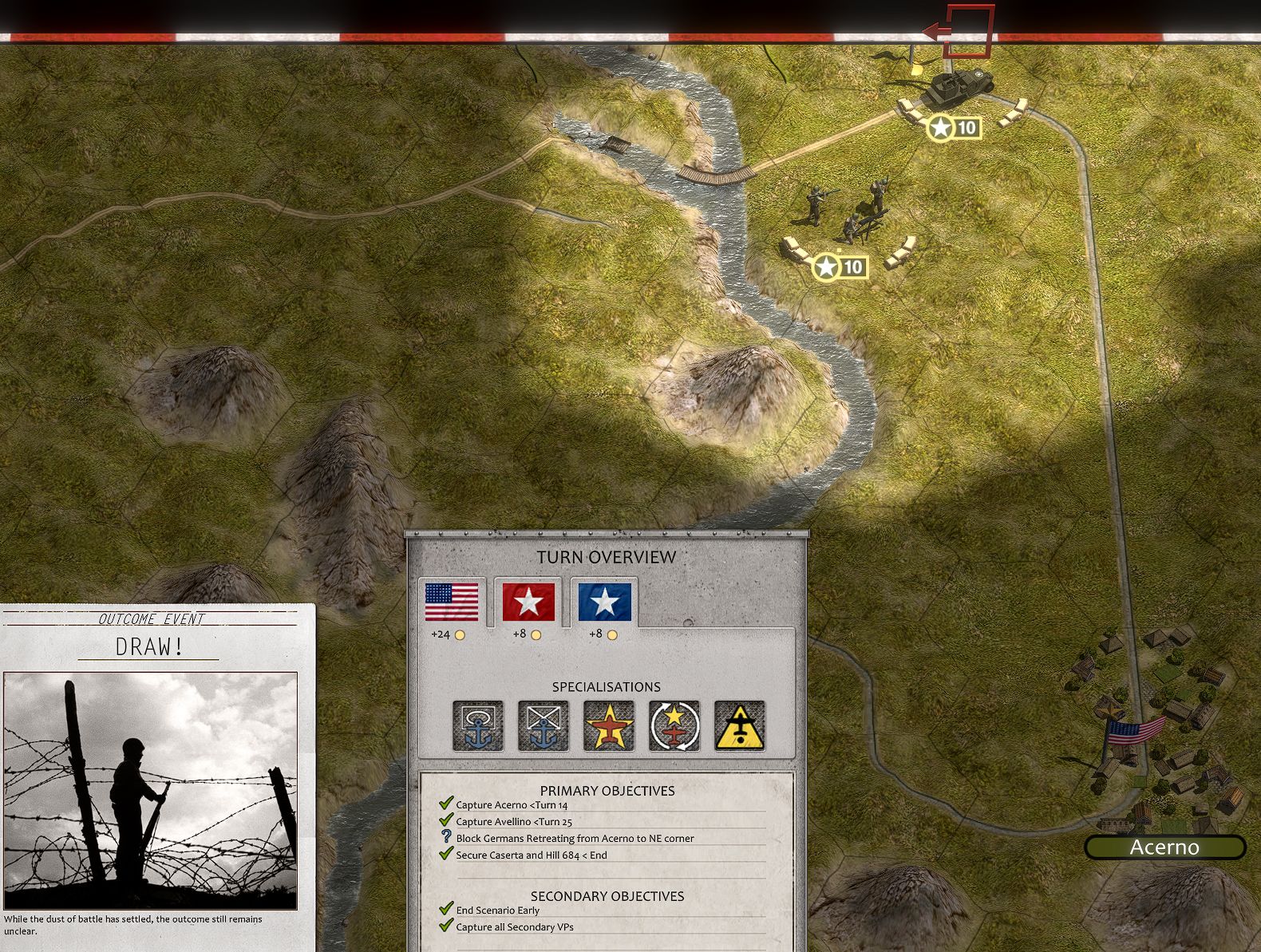Toggle Capture all Secondary VPs checkmark

445,926
